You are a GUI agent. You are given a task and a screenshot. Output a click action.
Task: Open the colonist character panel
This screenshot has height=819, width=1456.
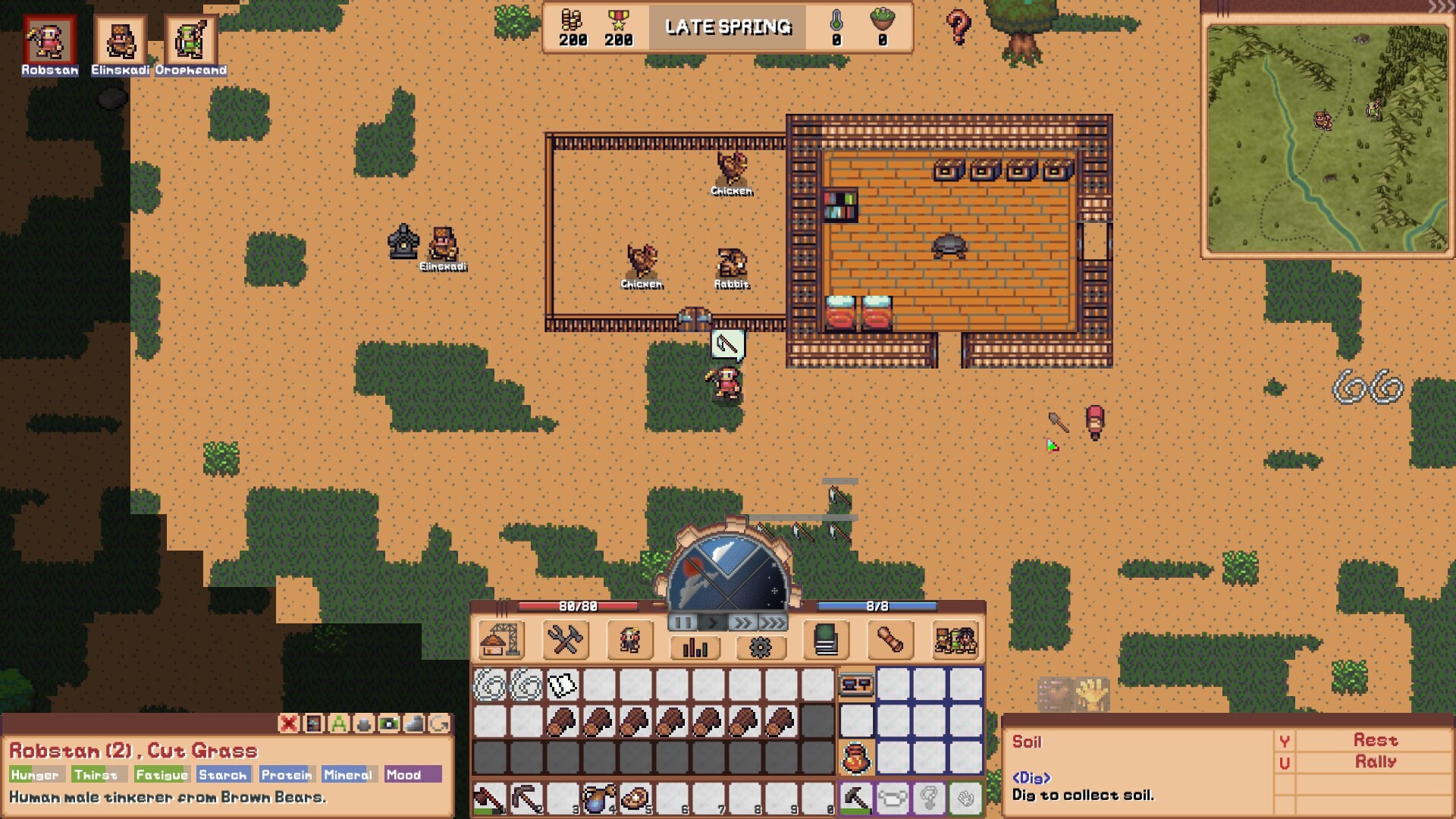click(x=629, y=640)
